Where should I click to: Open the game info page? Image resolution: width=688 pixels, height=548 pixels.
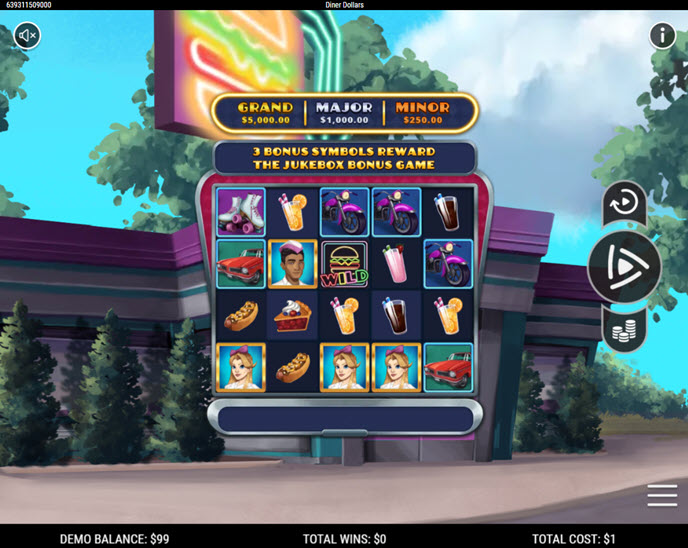[x=662, y=36]
